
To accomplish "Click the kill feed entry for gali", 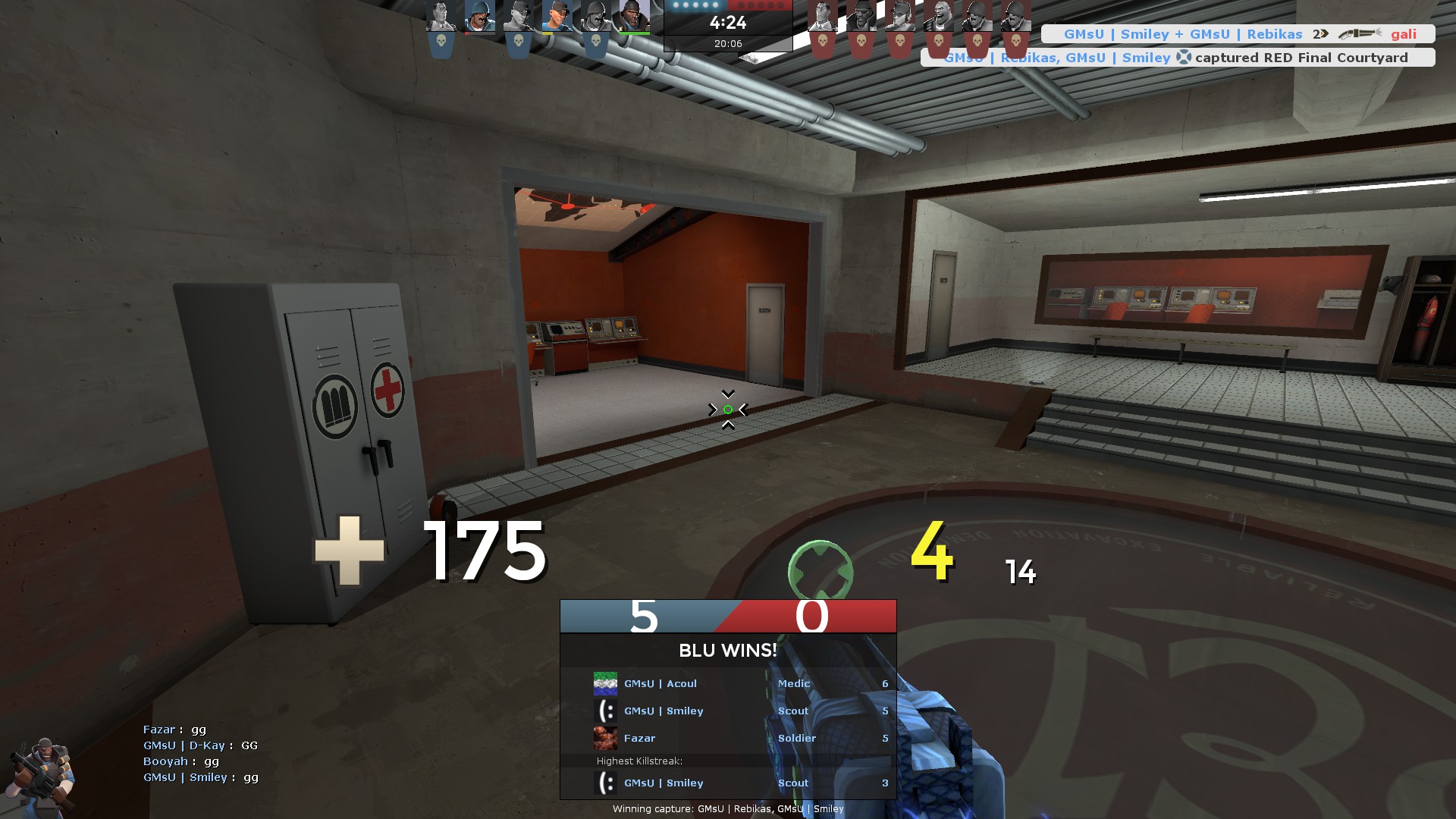I will pyautogui.click(x=1238, y=34).
